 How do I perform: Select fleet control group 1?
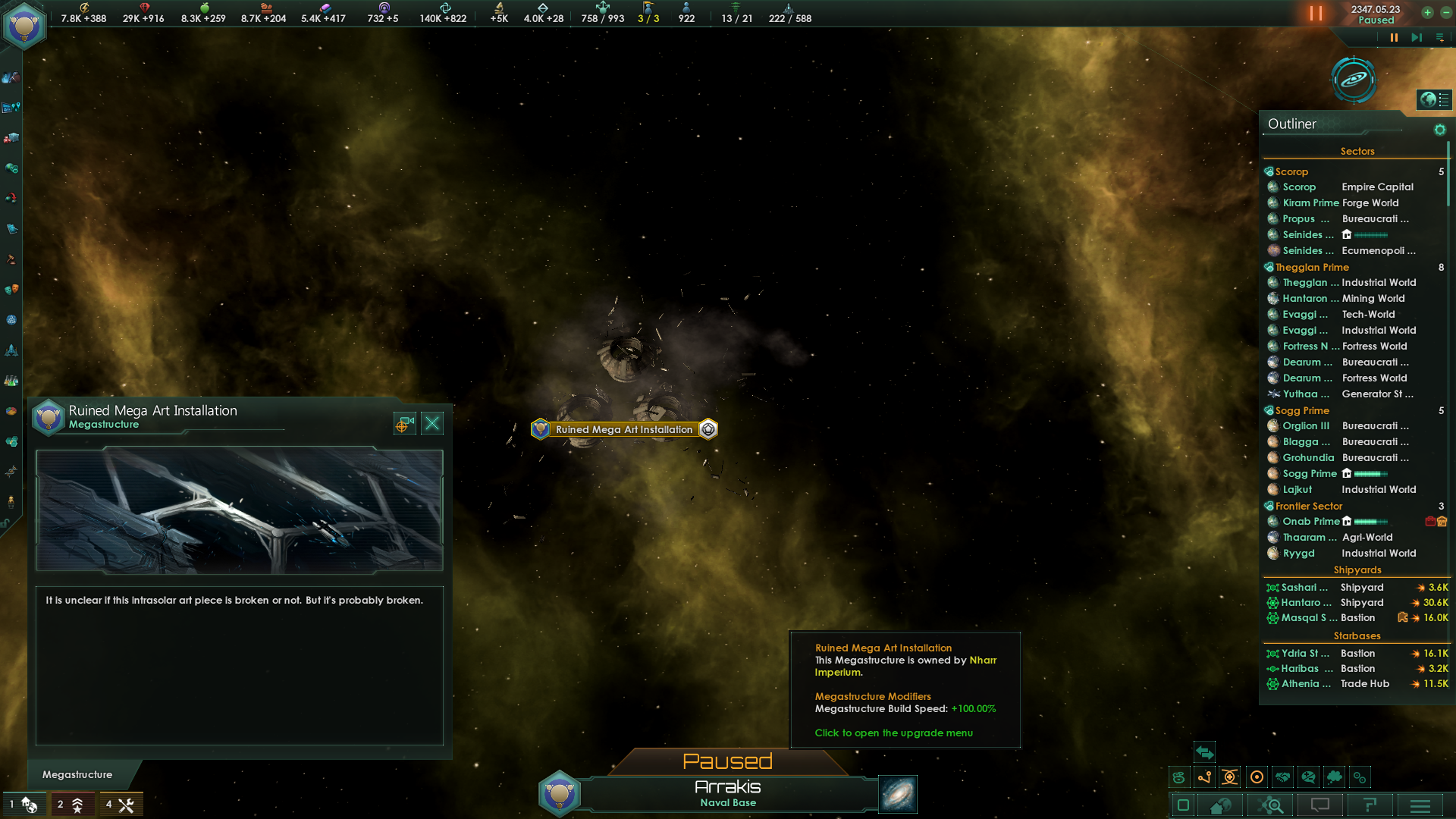(24, 804)
